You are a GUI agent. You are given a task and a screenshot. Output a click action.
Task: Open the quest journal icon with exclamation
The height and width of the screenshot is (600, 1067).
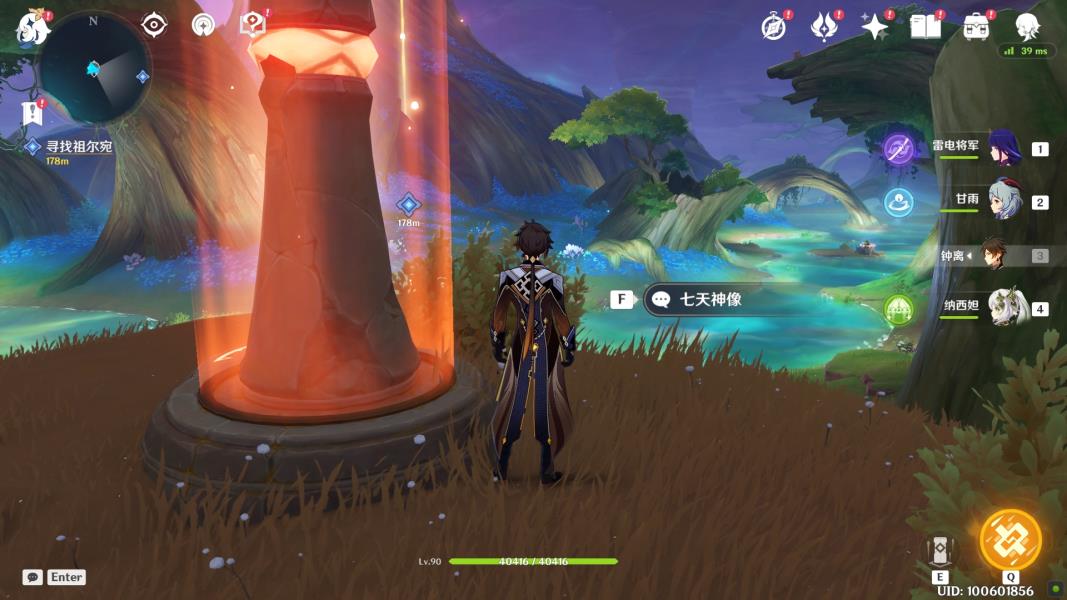pyautogui.click(x=252, y=24)
